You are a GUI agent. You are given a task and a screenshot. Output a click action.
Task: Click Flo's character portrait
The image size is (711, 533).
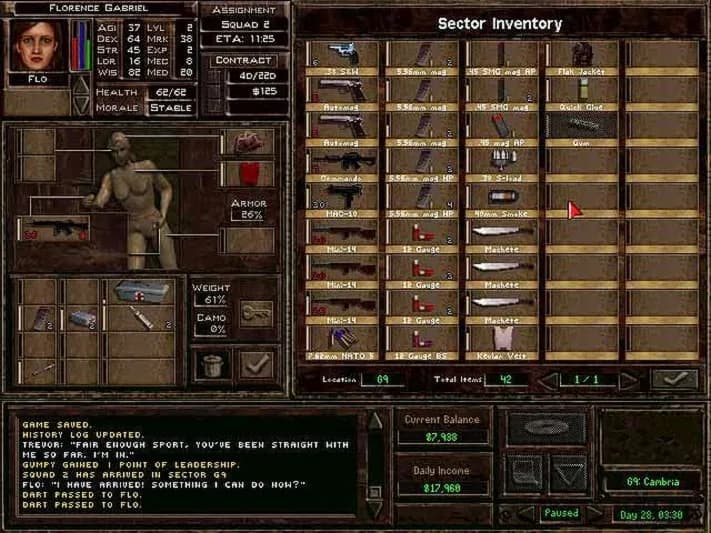click(x=27, y=46)
